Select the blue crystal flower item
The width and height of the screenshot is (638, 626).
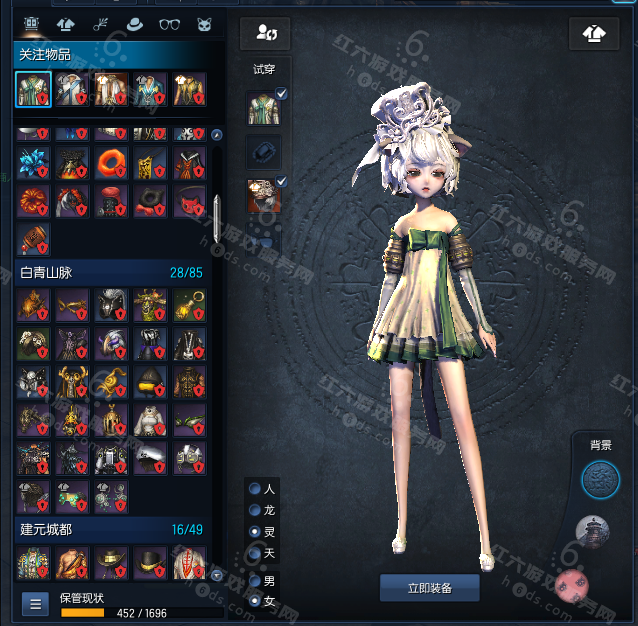coord(33,162)
